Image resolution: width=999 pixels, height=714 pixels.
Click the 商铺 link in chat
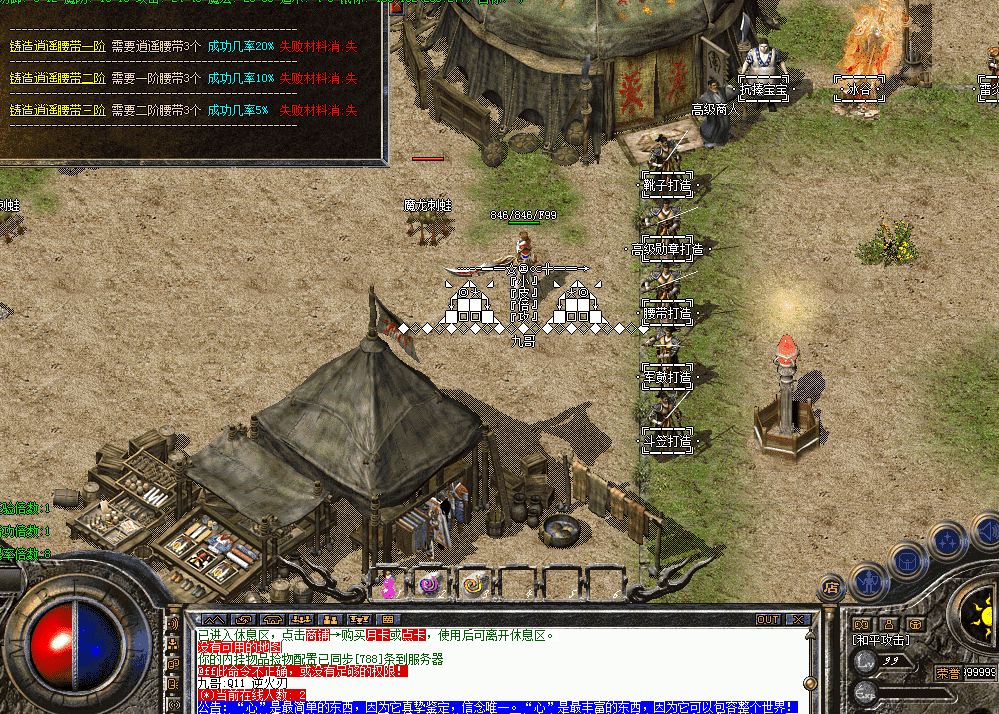(316, 635)
